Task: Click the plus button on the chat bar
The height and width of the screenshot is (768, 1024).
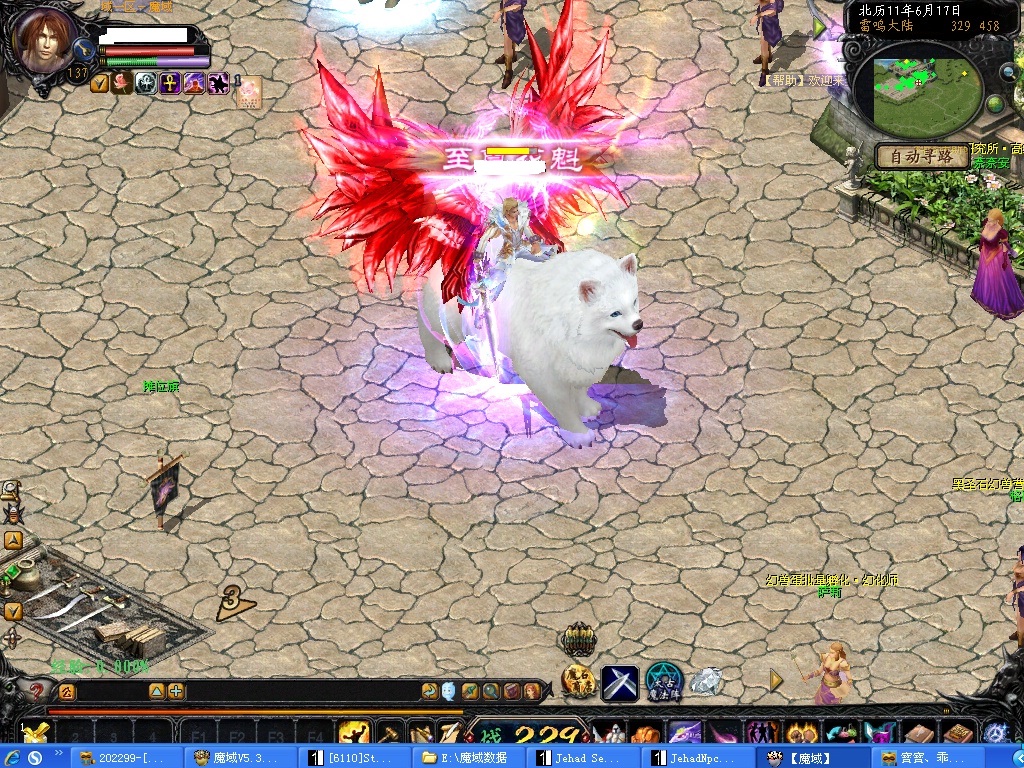Action: (x=176, y=691)
